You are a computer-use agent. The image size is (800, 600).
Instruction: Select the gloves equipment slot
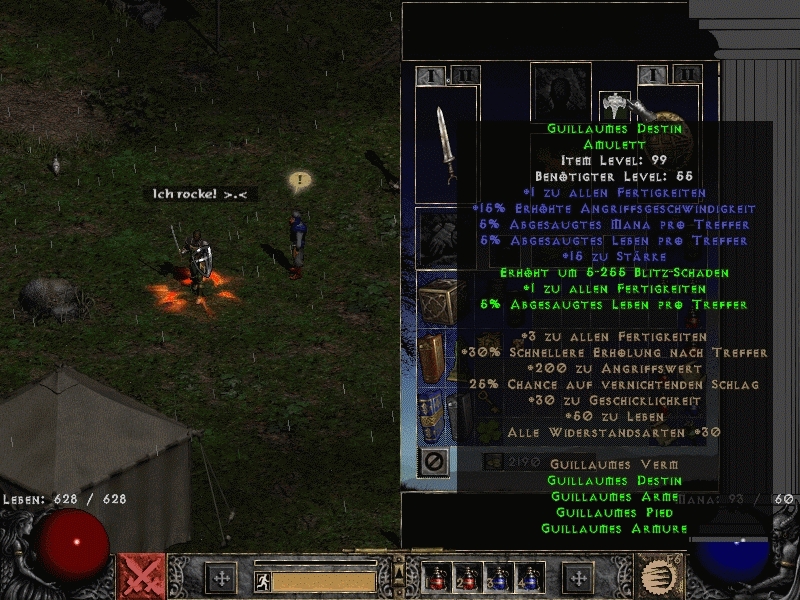click(435, 236)
